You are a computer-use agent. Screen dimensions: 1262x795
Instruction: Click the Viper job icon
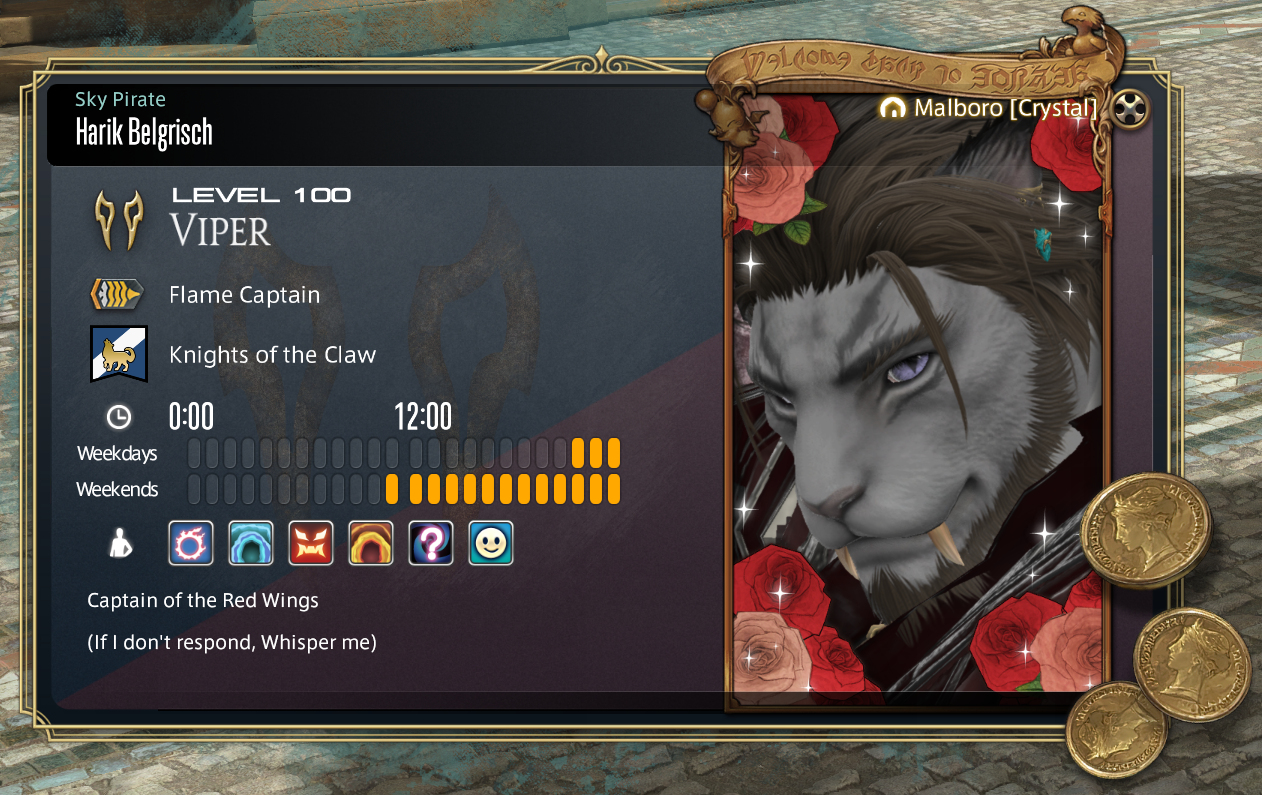coord(119,220)
